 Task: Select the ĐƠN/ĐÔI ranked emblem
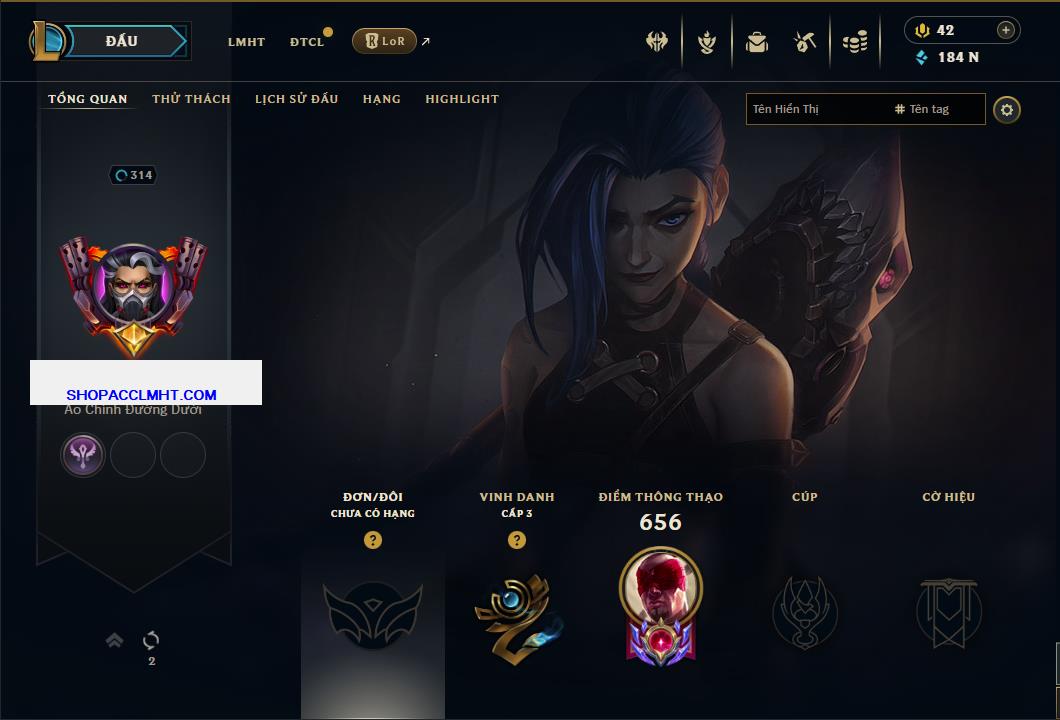(372, 610)
